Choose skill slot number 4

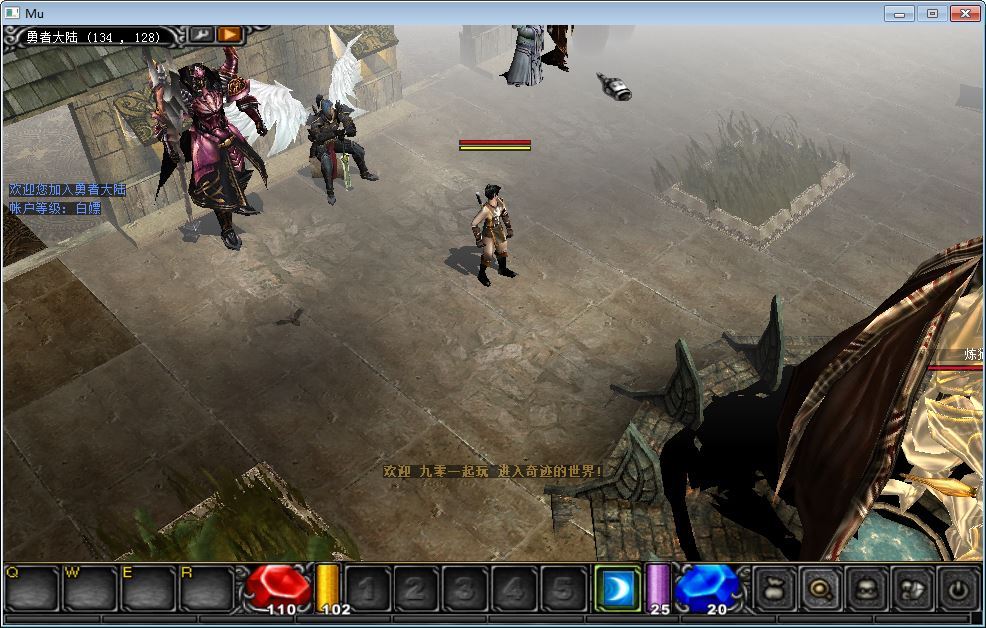tap(513, 589)
